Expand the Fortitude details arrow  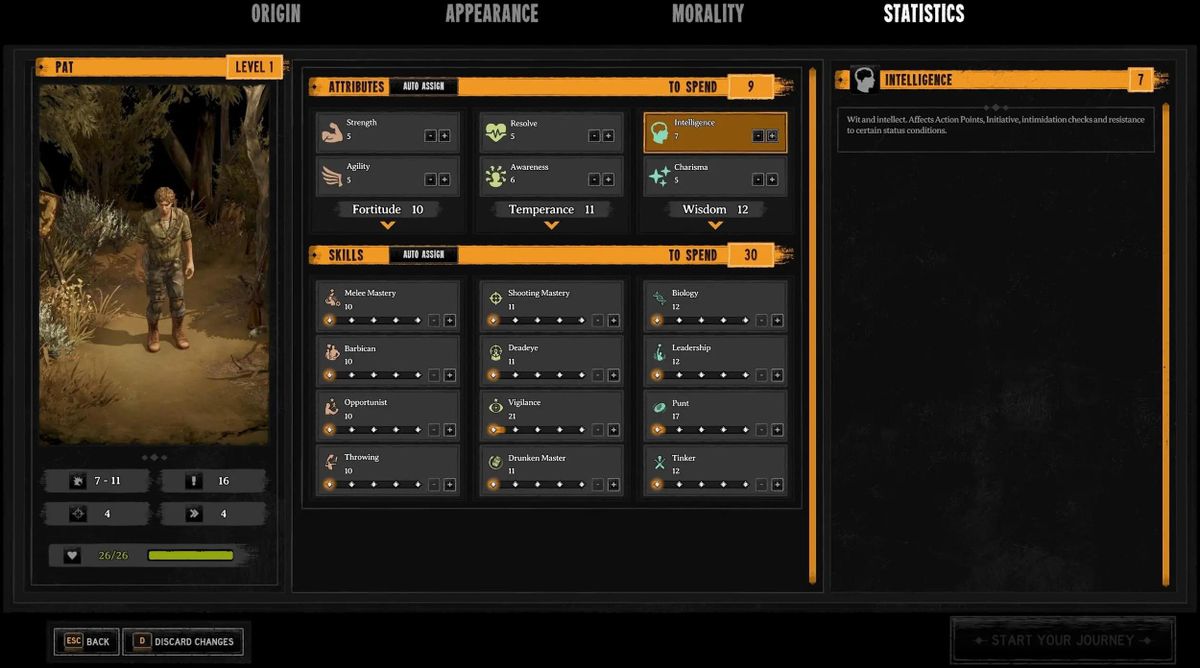(x=388, y=226)
